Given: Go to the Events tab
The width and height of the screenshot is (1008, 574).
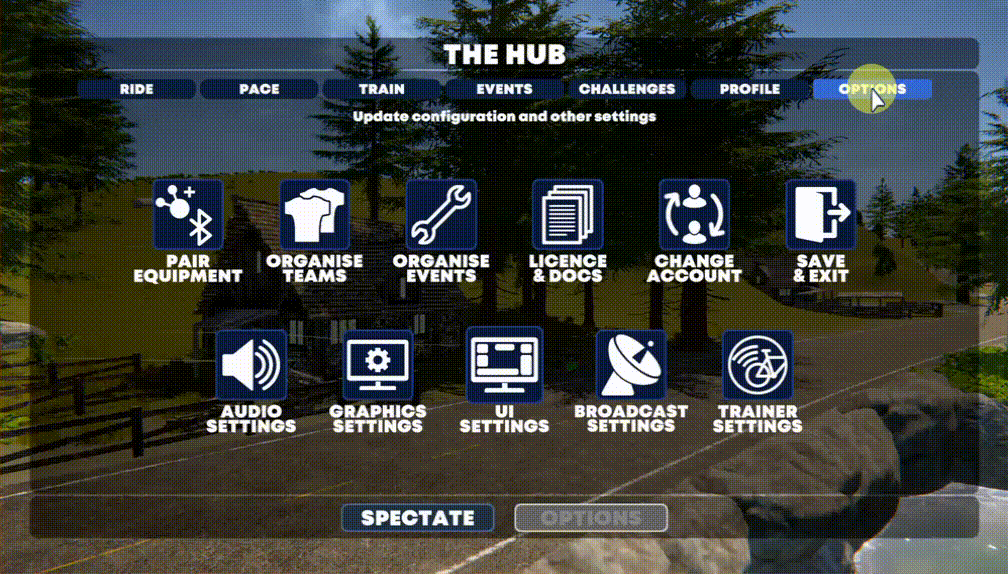Looking at the screenshot, I should pos(504,89).
